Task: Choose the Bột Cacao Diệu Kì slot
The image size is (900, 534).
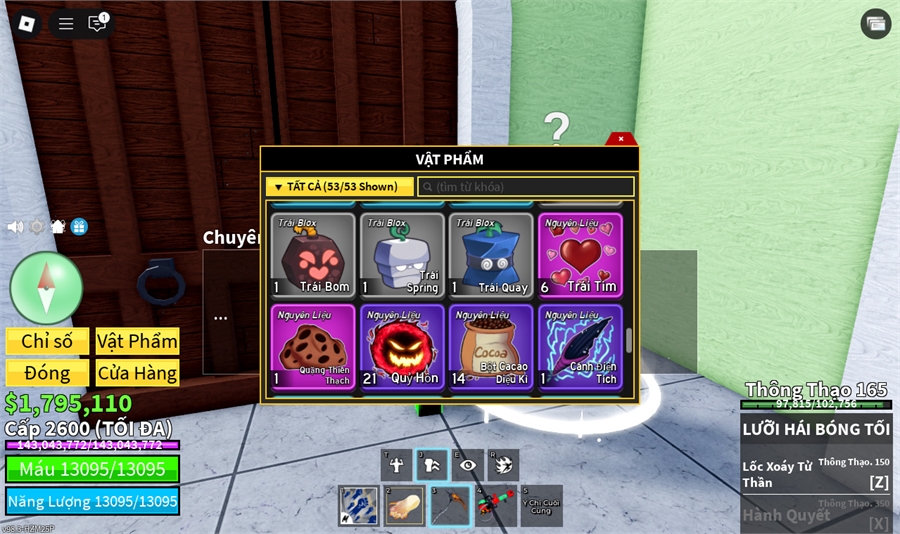Action: pos(490,347)
